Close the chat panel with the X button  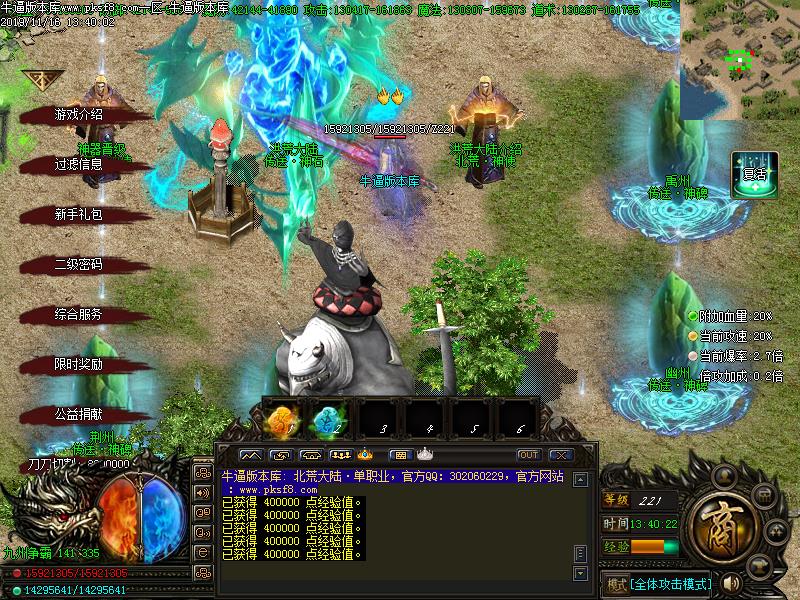[560, 455]
